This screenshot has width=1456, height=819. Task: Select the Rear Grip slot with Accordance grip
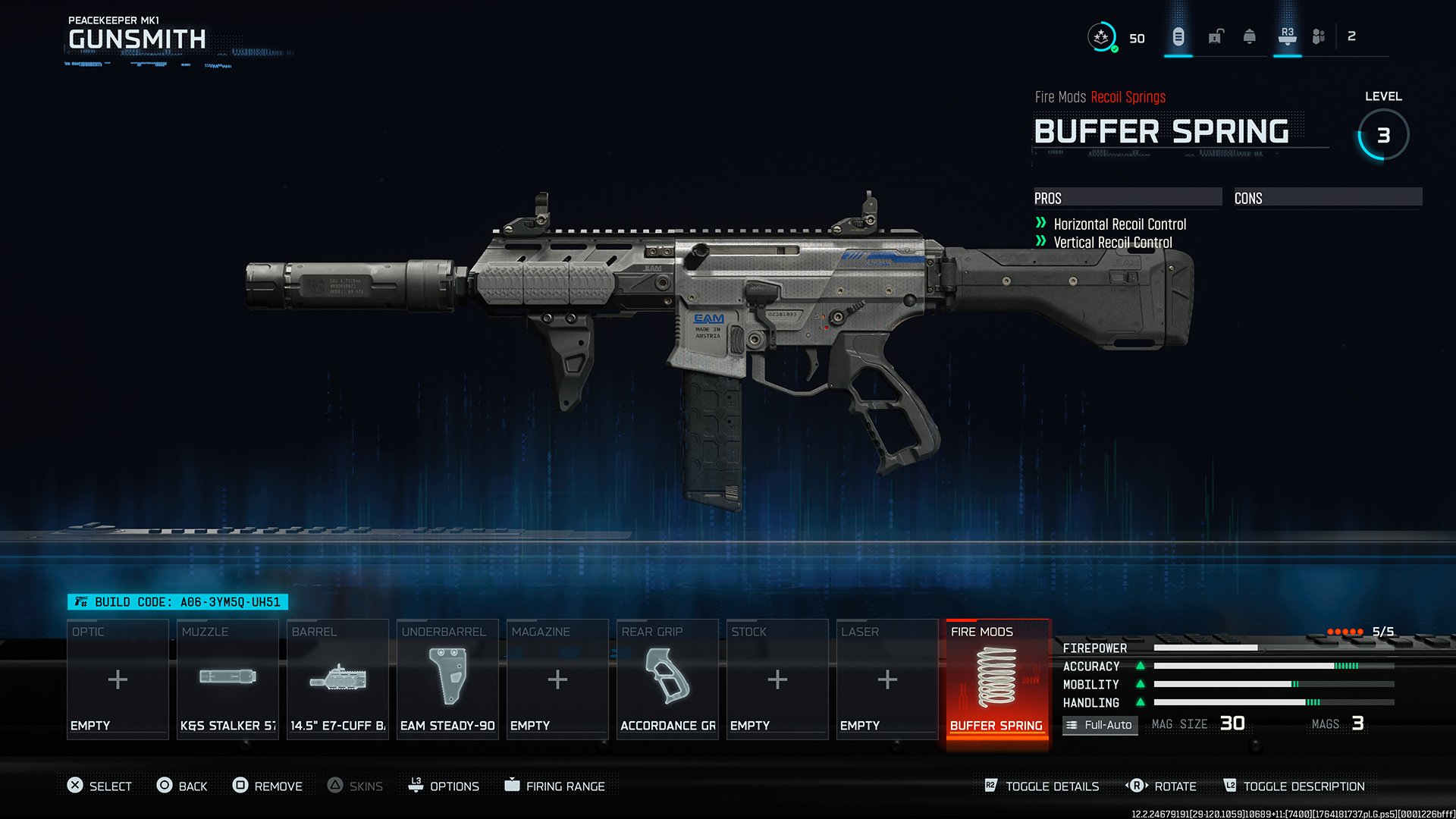[x=667, y=679]
